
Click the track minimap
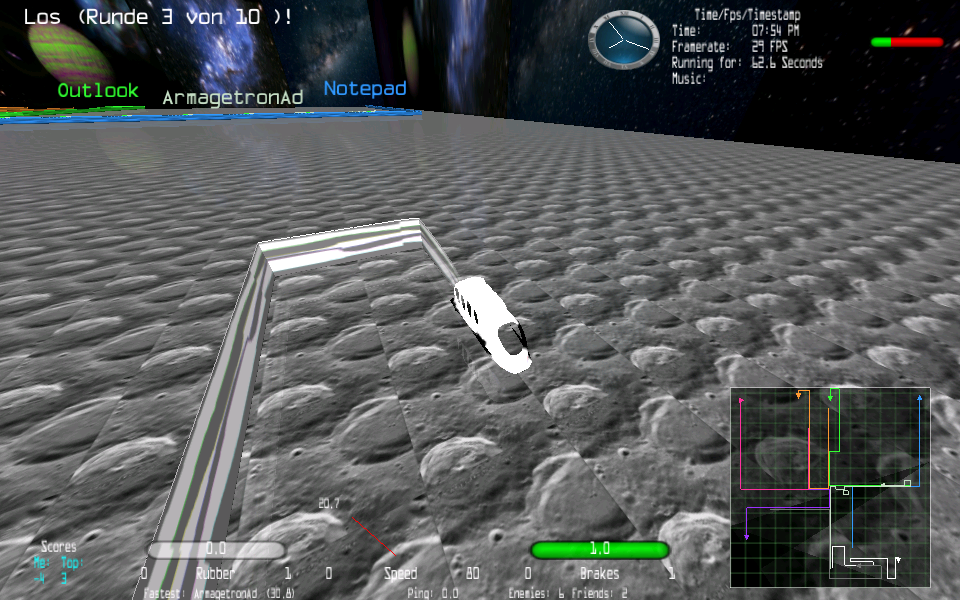pos(830,487)
